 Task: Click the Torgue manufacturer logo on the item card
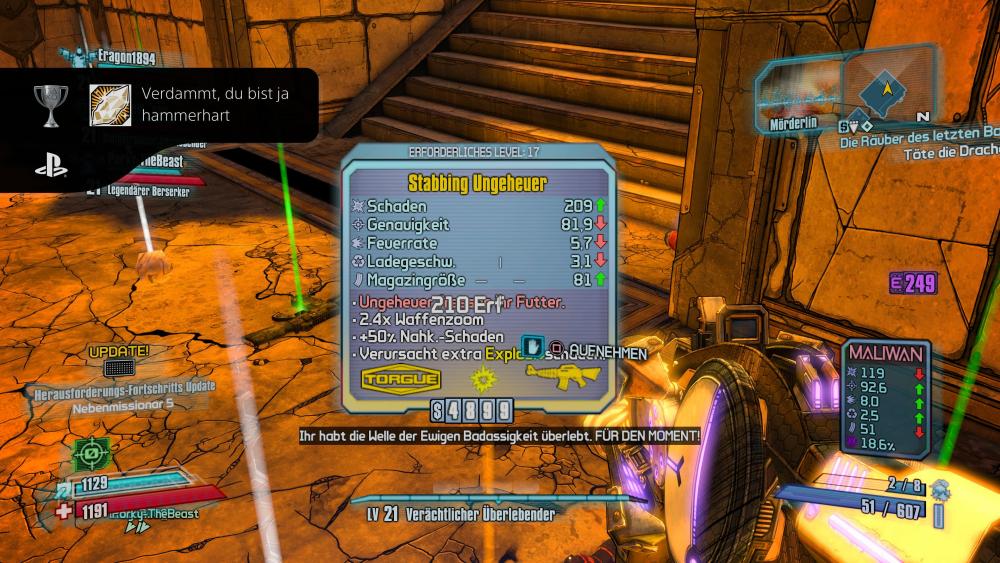400,379
